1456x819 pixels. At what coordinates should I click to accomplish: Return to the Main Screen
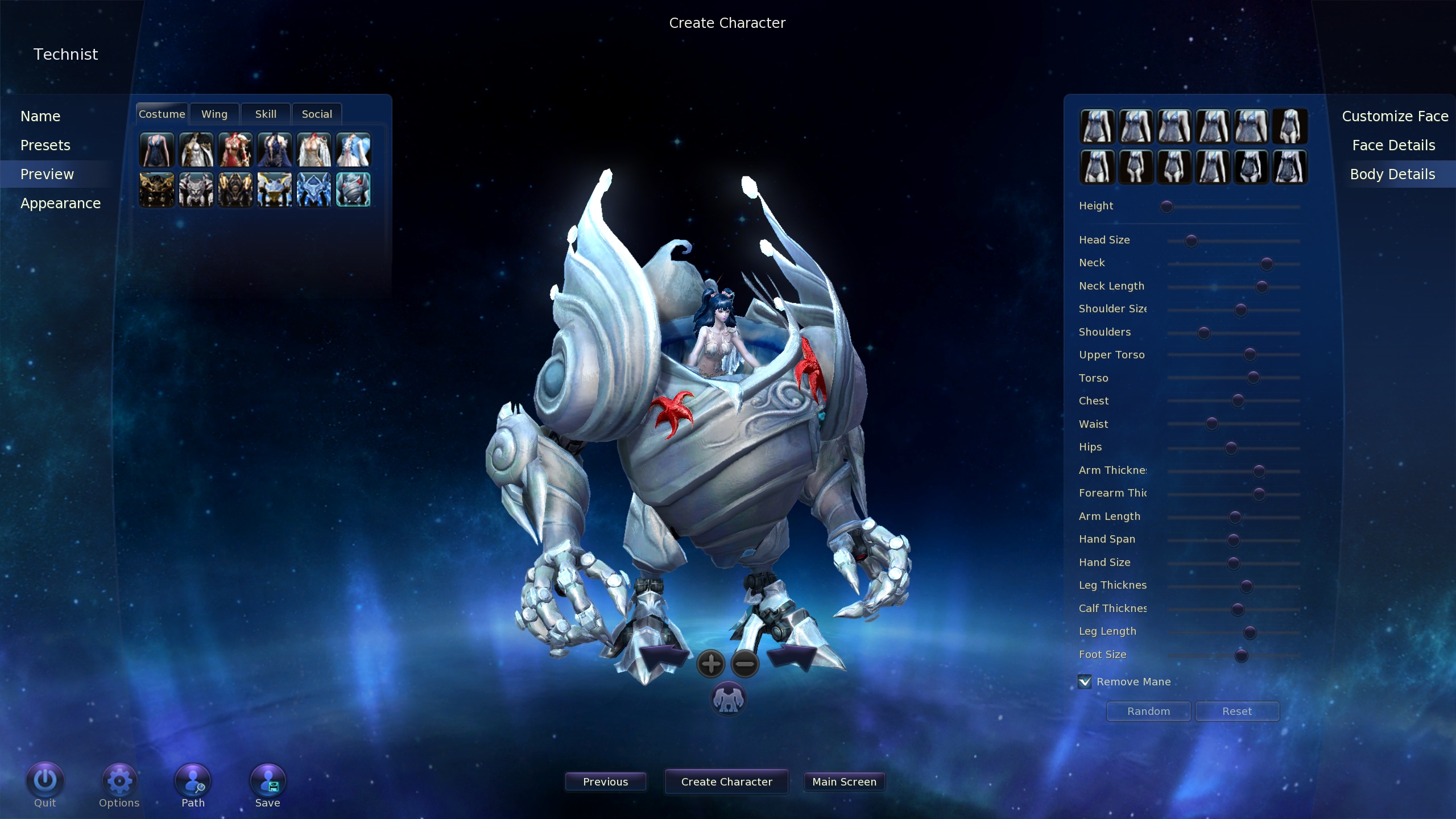(x=844, y=782)
